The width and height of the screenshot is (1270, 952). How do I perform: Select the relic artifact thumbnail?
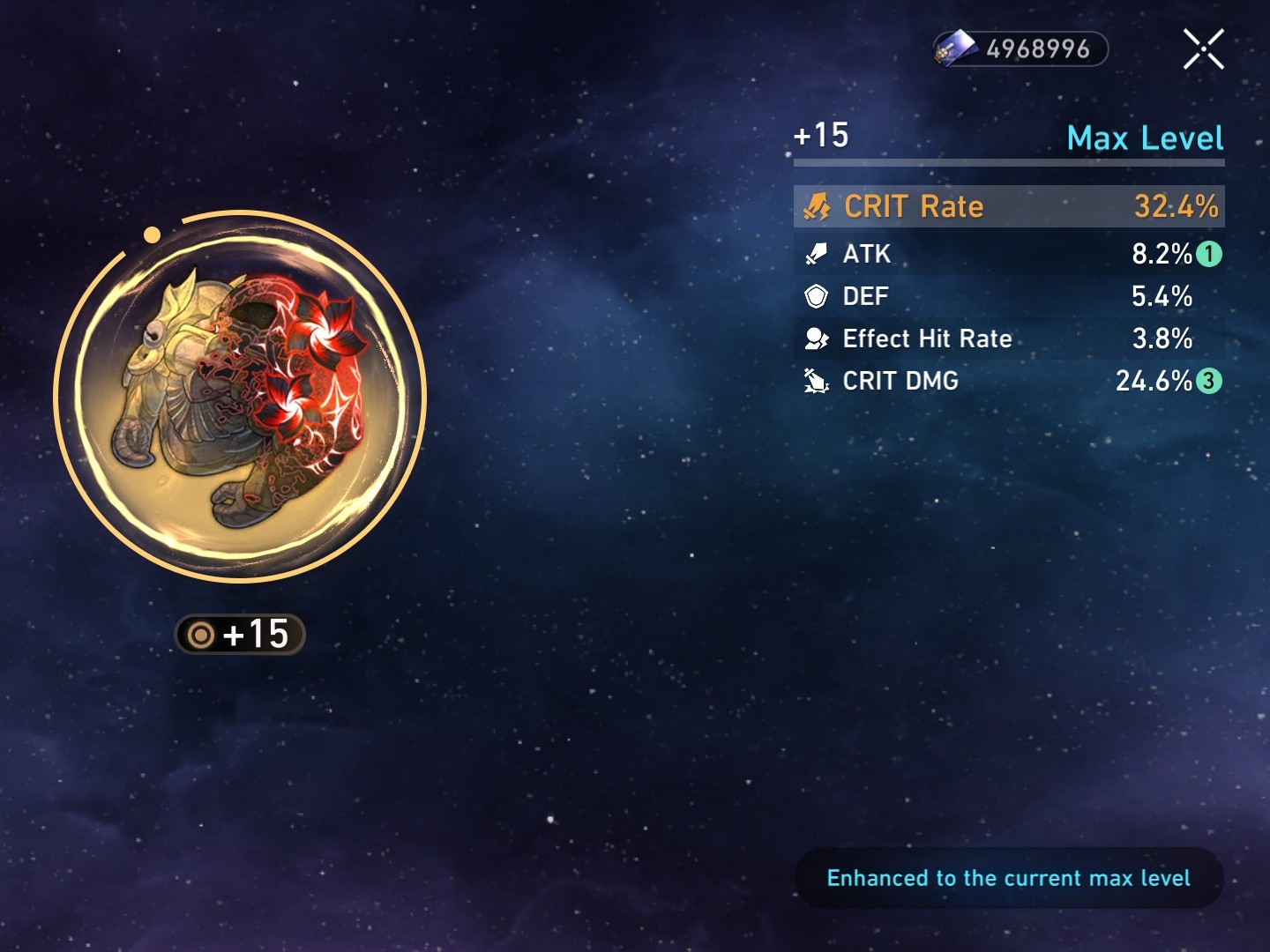pyautogui.click(x=234, y=397)
